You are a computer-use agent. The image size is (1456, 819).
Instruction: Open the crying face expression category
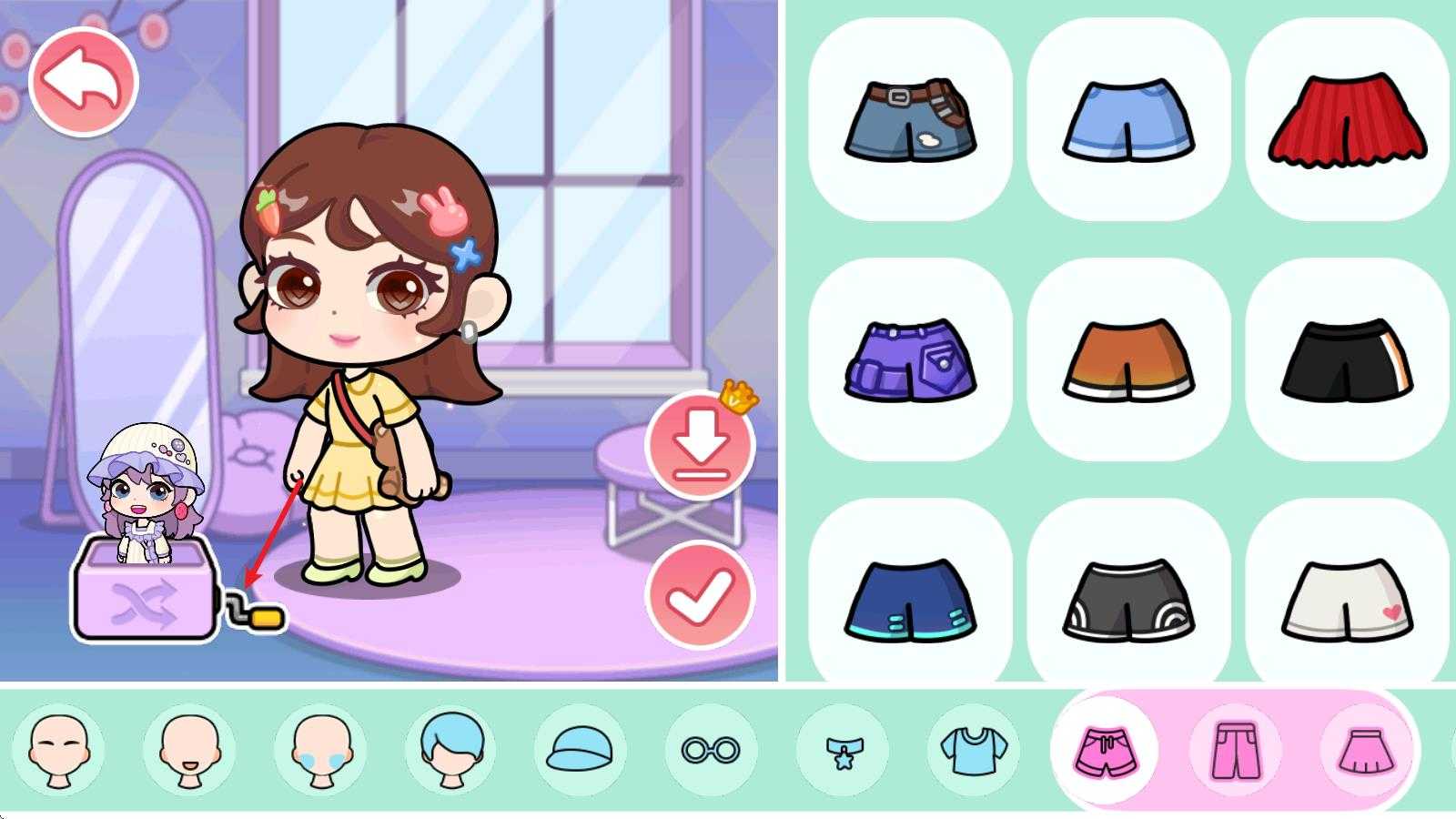pos(320,751)
